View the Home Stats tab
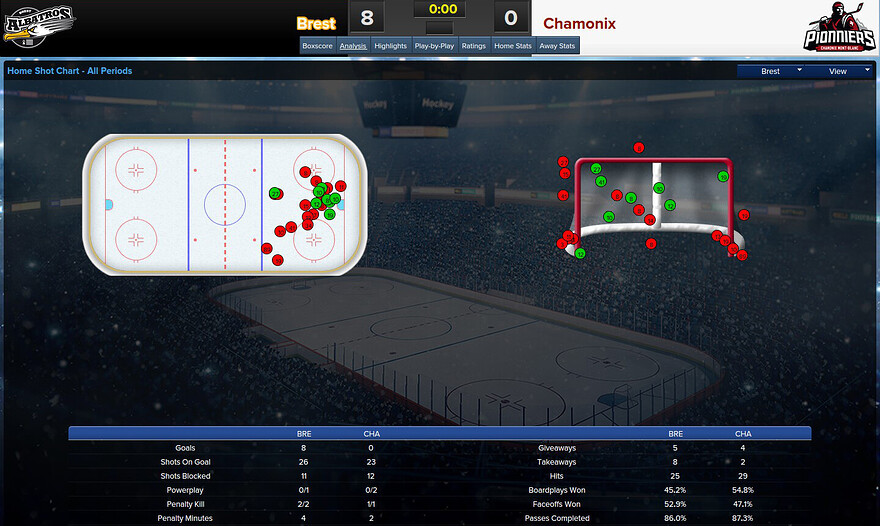The image size is (880, 526). tap(512, 46)
